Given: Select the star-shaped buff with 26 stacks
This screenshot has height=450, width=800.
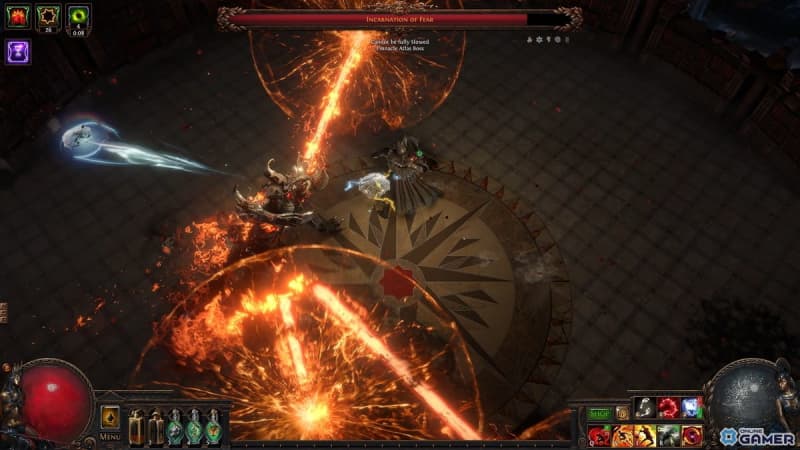Looking at the screenshot, I should (48, 16).
